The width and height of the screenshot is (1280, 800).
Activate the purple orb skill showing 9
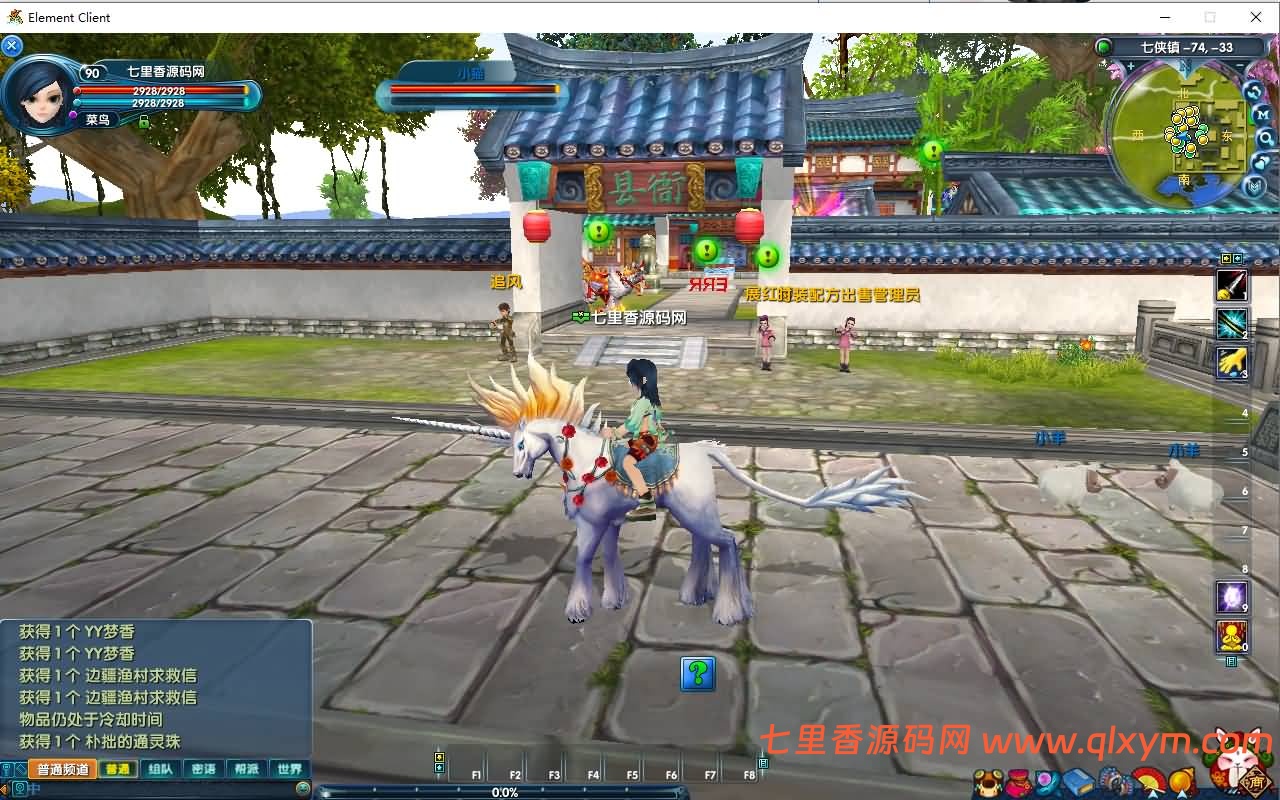[1231, 595]
